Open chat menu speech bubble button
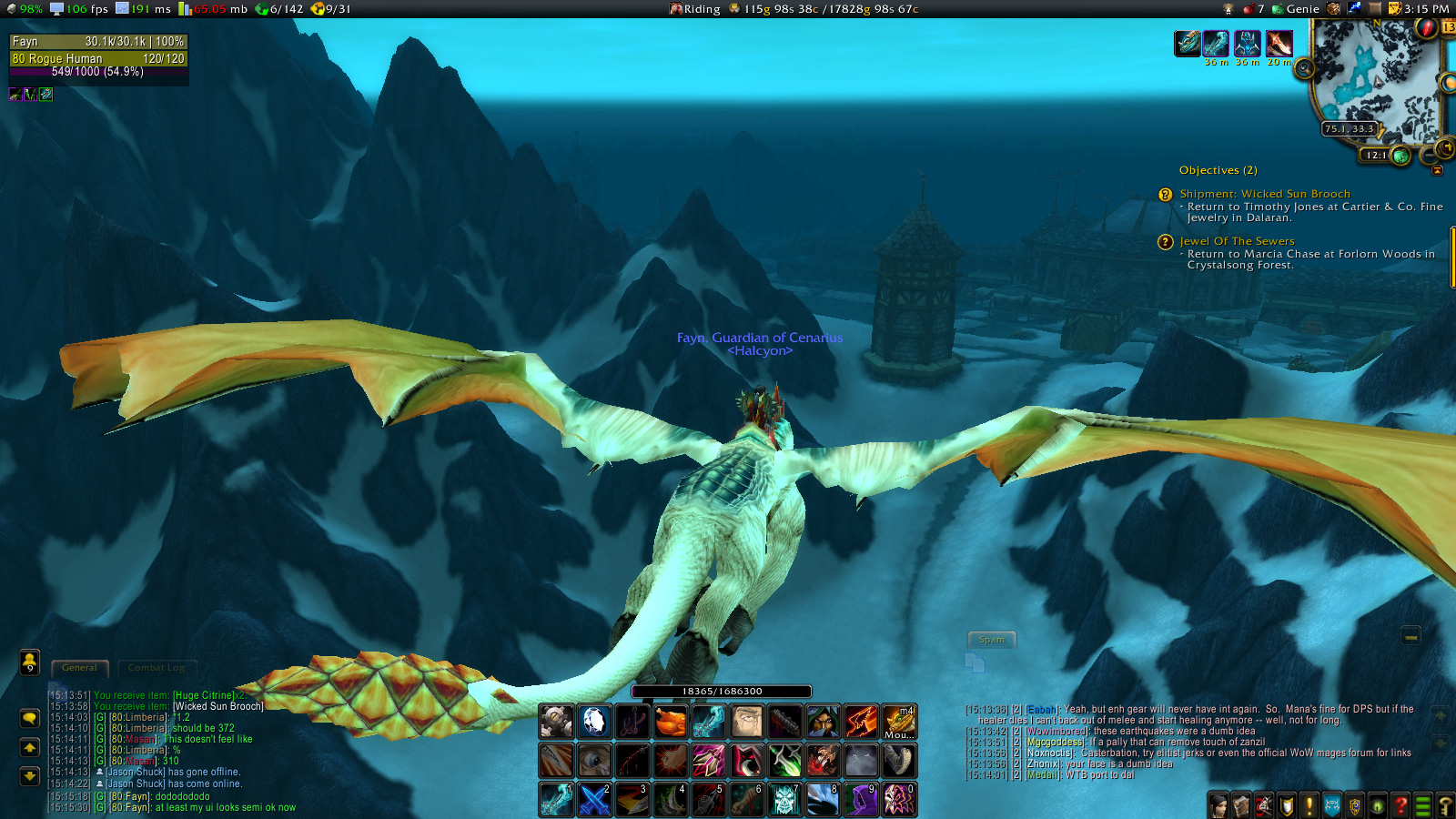 [29, 718]
